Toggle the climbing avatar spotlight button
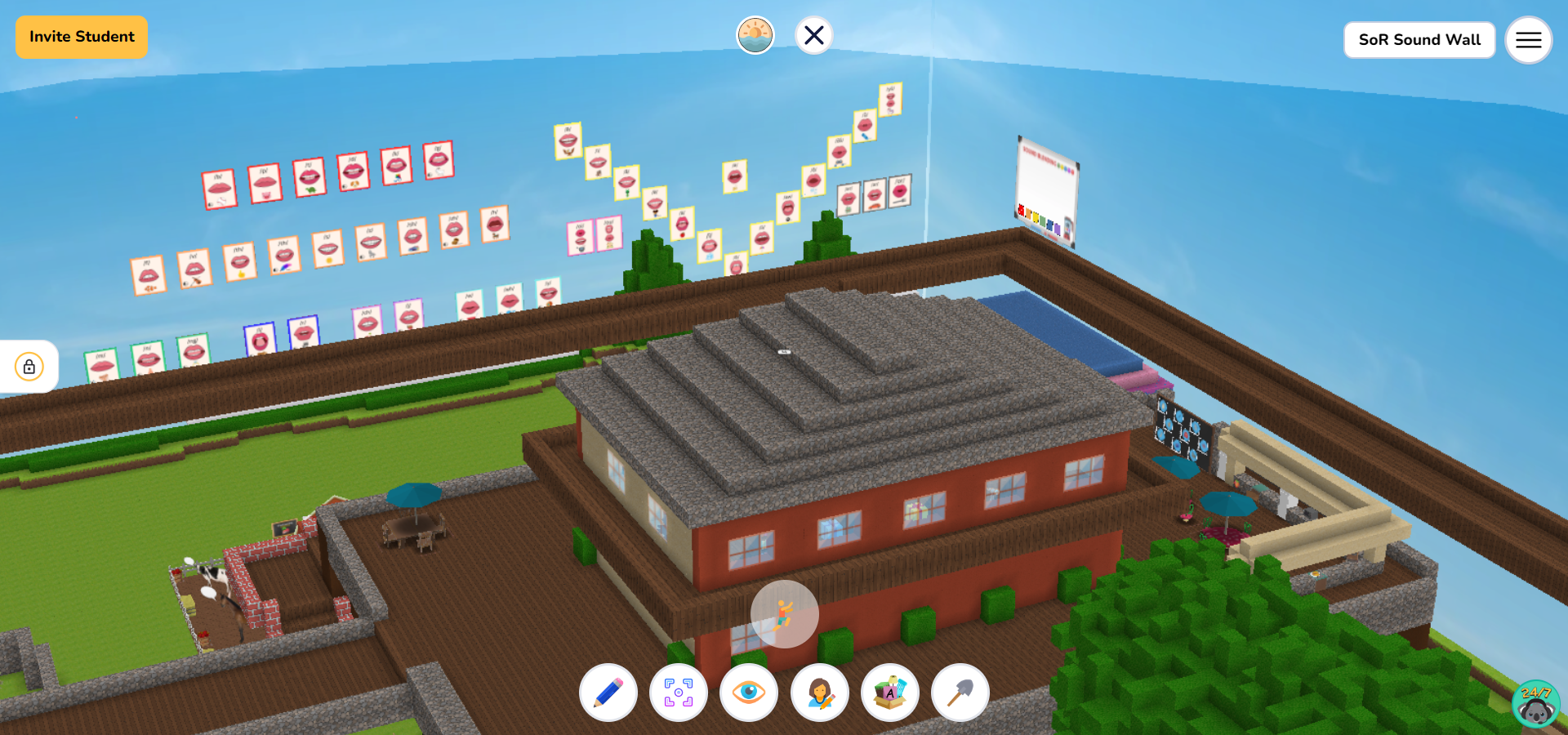 point(784,614)
